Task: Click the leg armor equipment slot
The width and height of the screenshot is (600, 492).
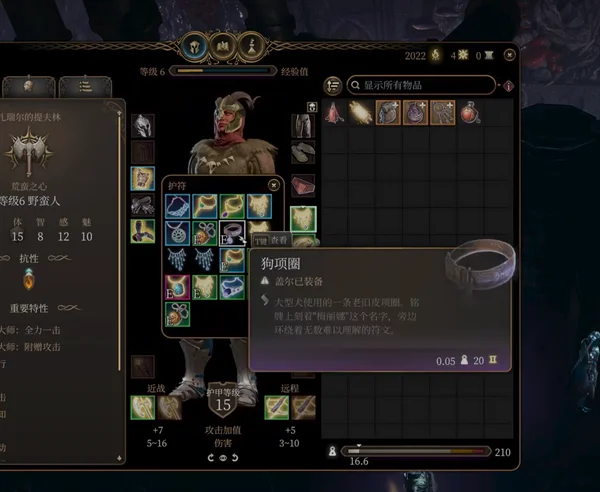Action: (303, 126)
